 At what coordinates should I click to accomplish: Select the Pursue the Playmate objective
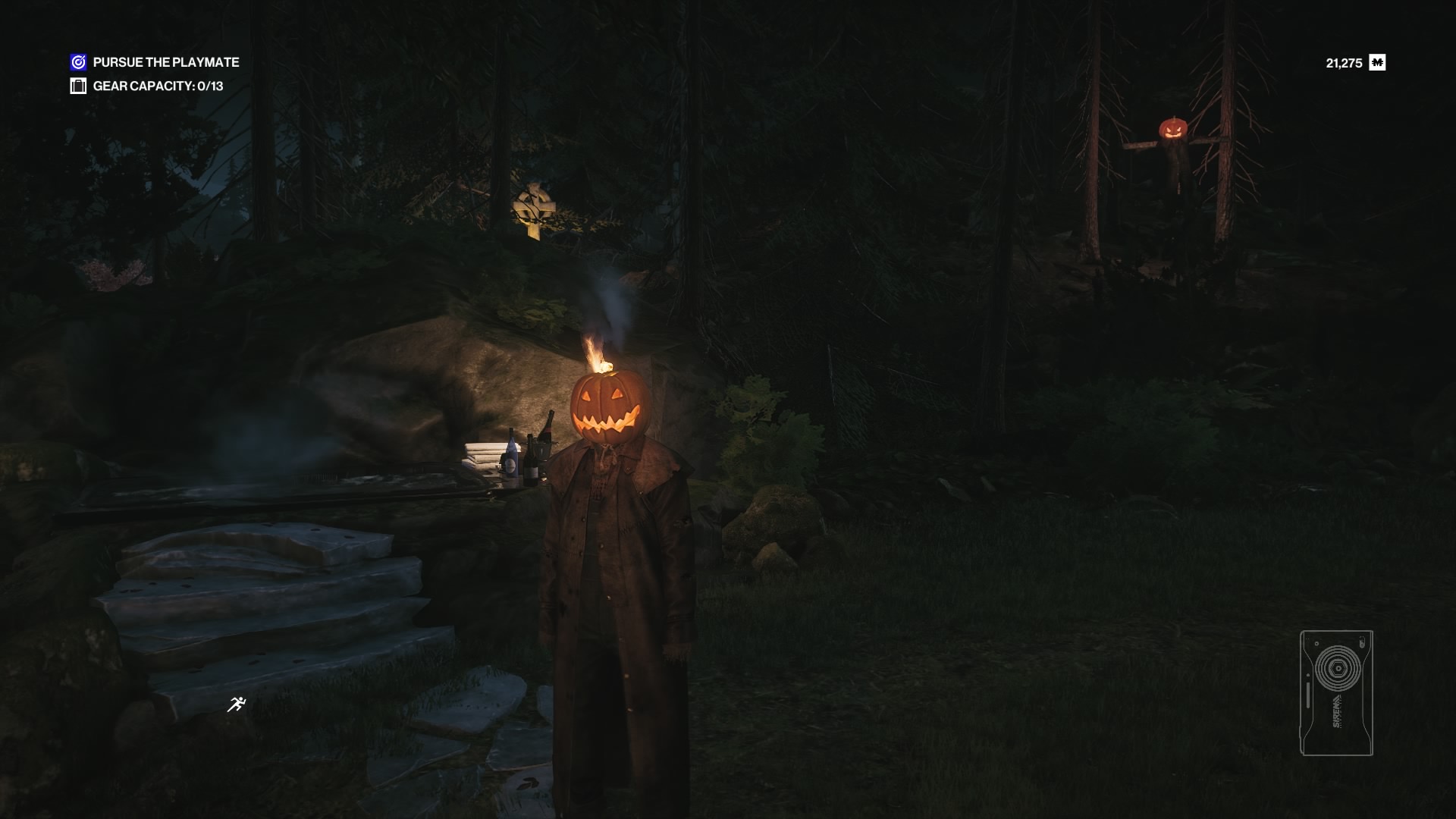point(165,62)
